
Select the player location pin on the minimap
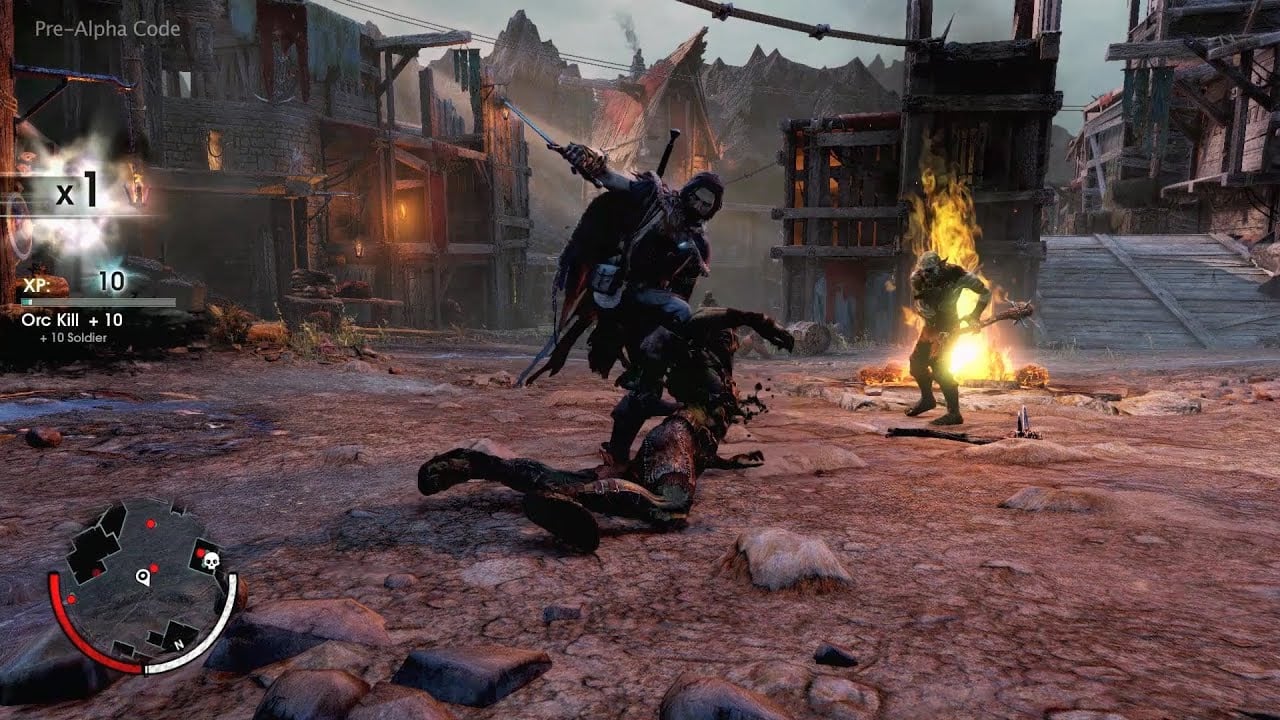(143, 577)
